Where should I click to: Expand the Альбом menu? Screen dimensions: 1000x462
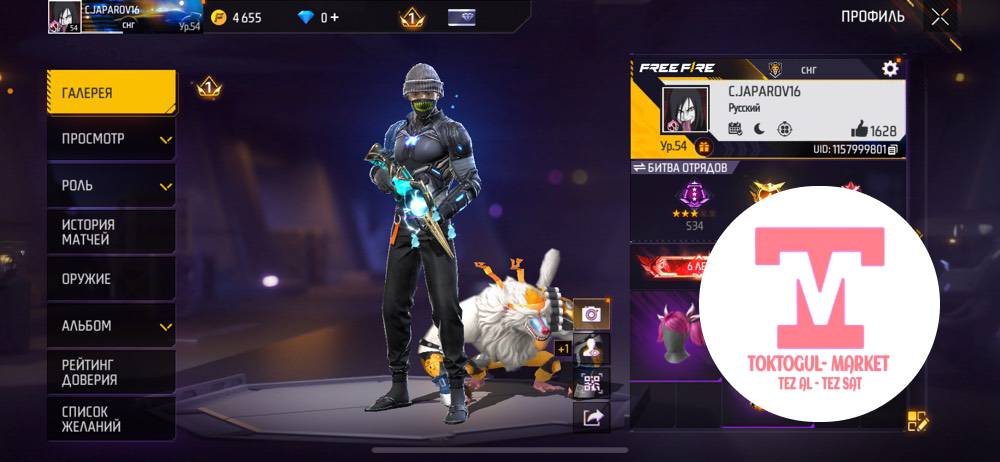(x=110, y=326)
